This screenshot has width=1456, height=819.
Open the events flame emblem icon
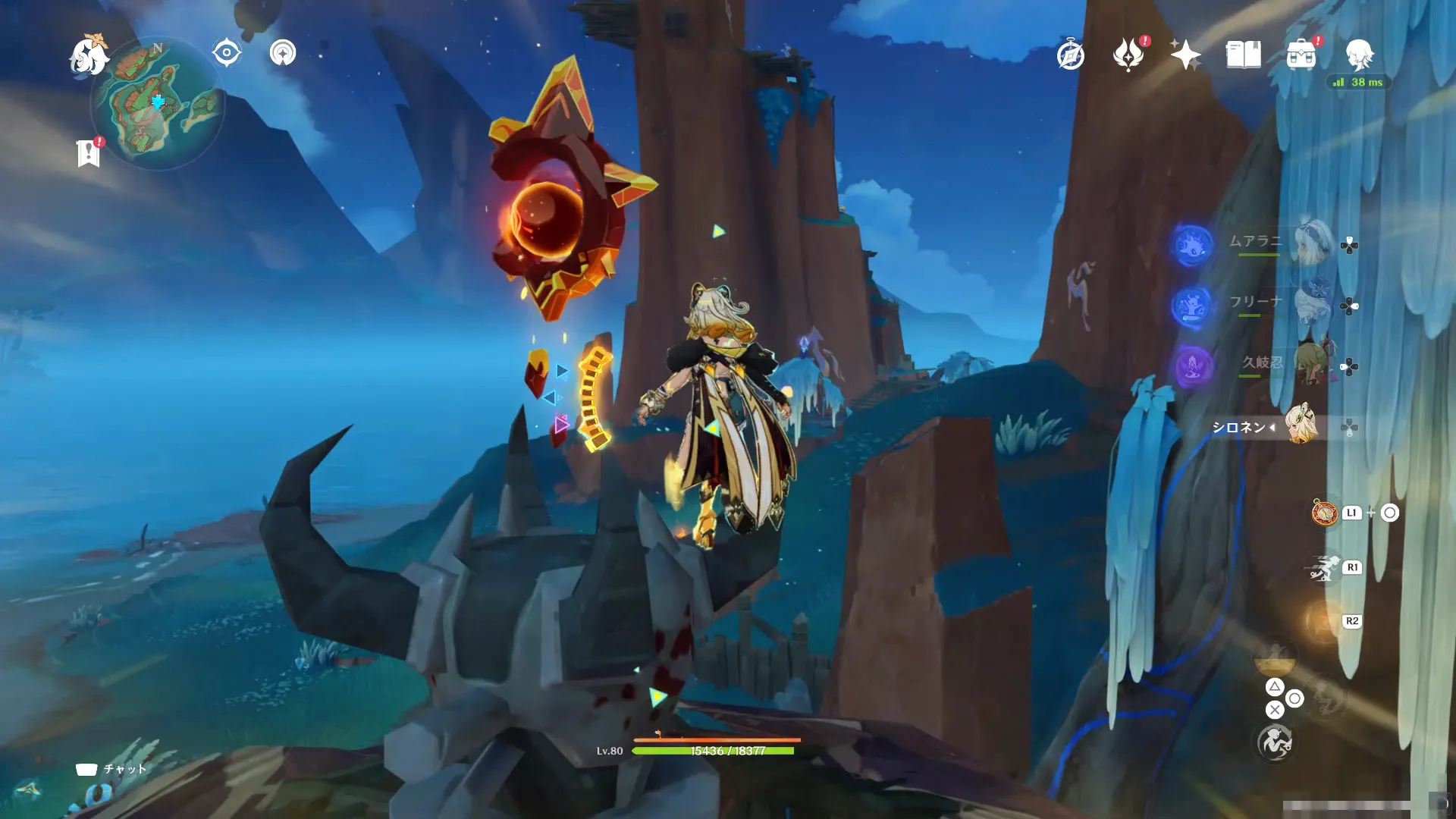click(x=1128, y=55)
